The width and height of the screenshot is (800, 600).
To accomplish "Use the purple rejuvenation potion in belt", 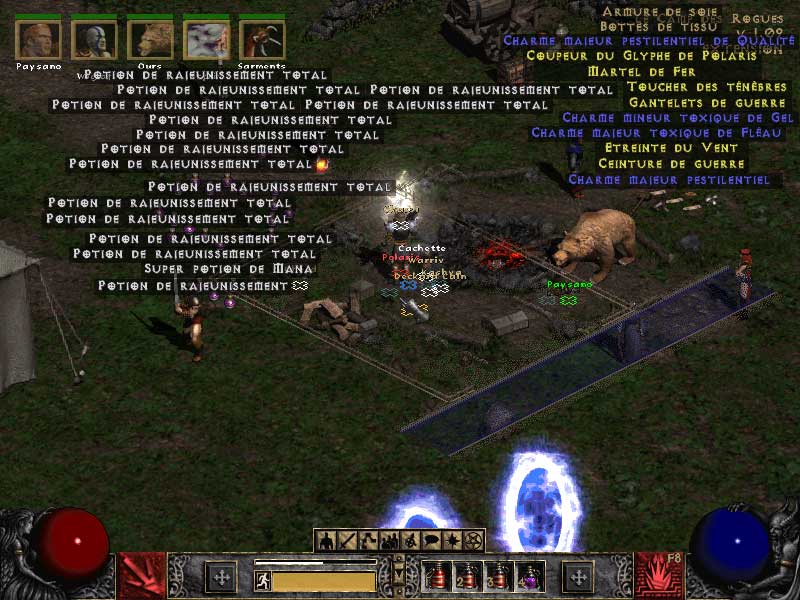I will tap(529, 576).
